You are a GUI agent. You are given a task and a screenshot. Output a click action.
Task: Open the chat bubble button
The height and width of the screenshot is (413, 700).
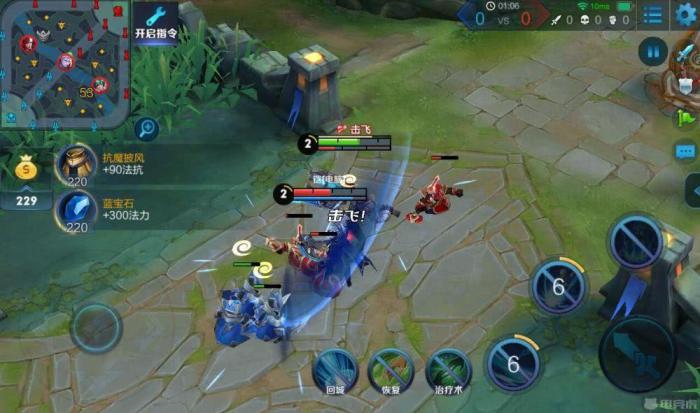pos(685,152)
